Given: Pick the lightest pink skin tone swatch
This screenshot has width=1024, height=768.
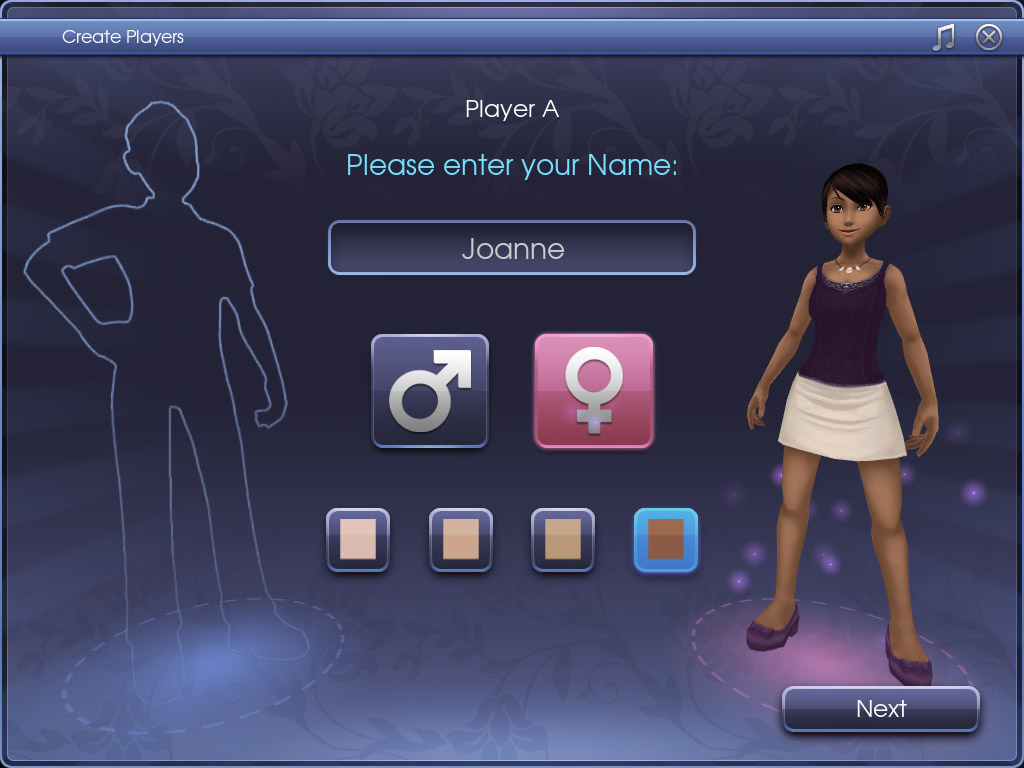Looking at the screenshot, I should pos(357,540).
